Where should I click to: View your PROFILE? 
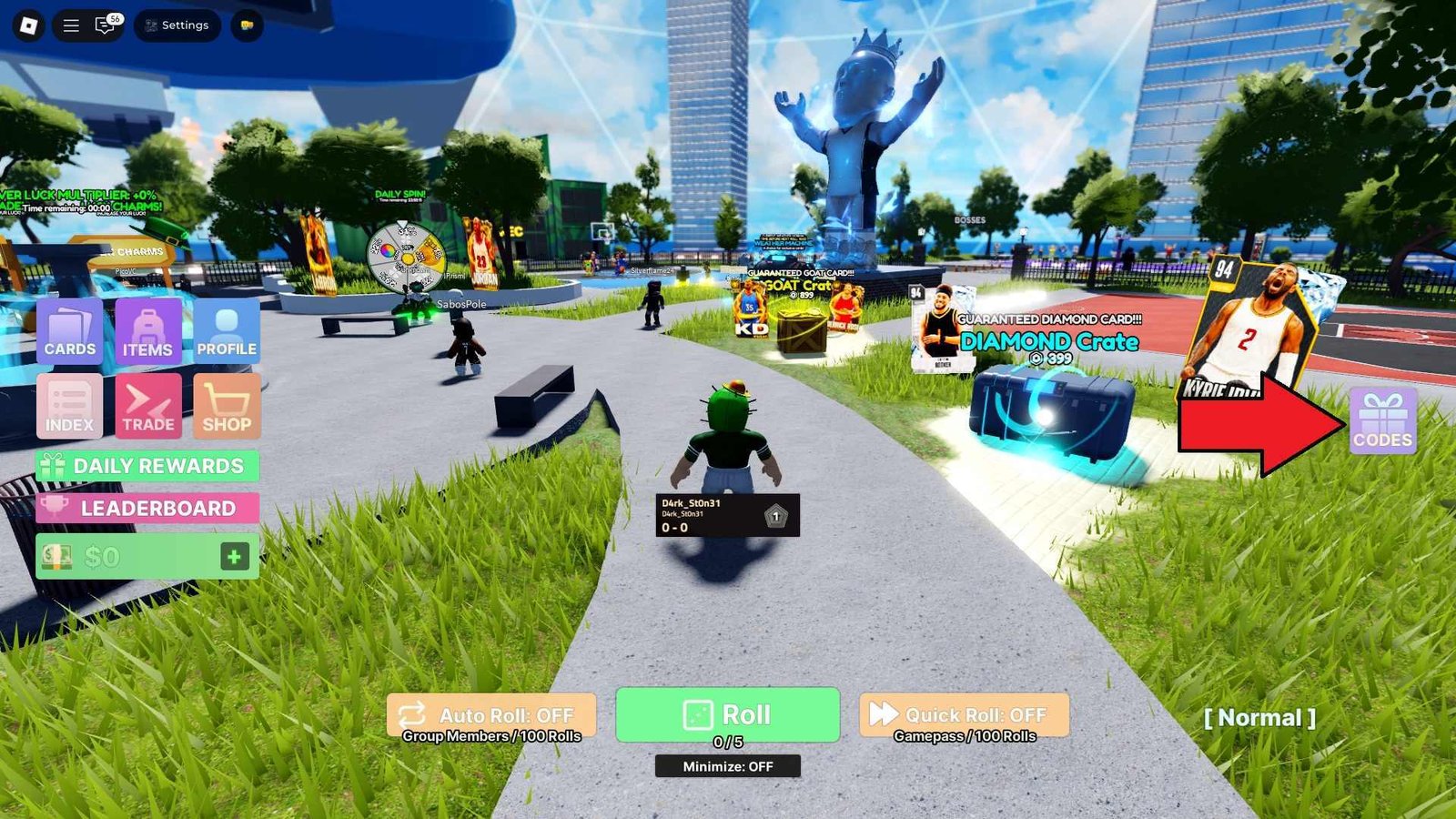click(x=227, y=331)
